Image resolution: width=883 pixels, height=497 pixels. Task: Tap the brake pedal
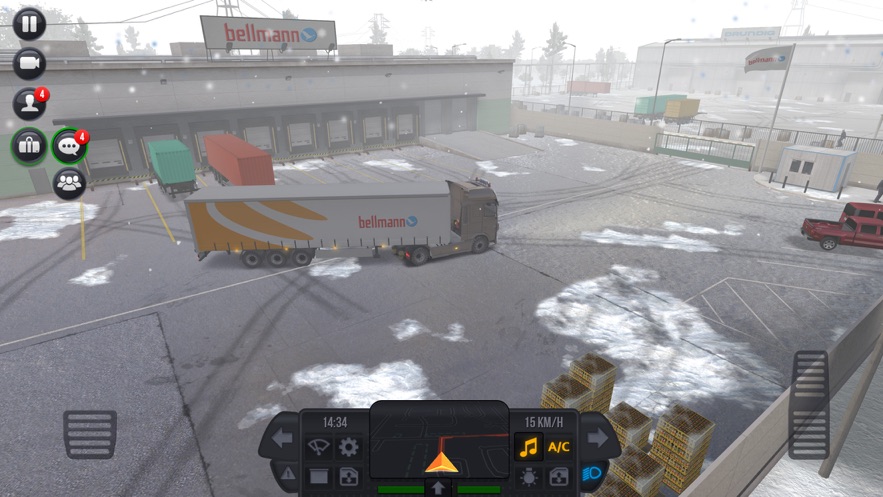tap(90, 433)
